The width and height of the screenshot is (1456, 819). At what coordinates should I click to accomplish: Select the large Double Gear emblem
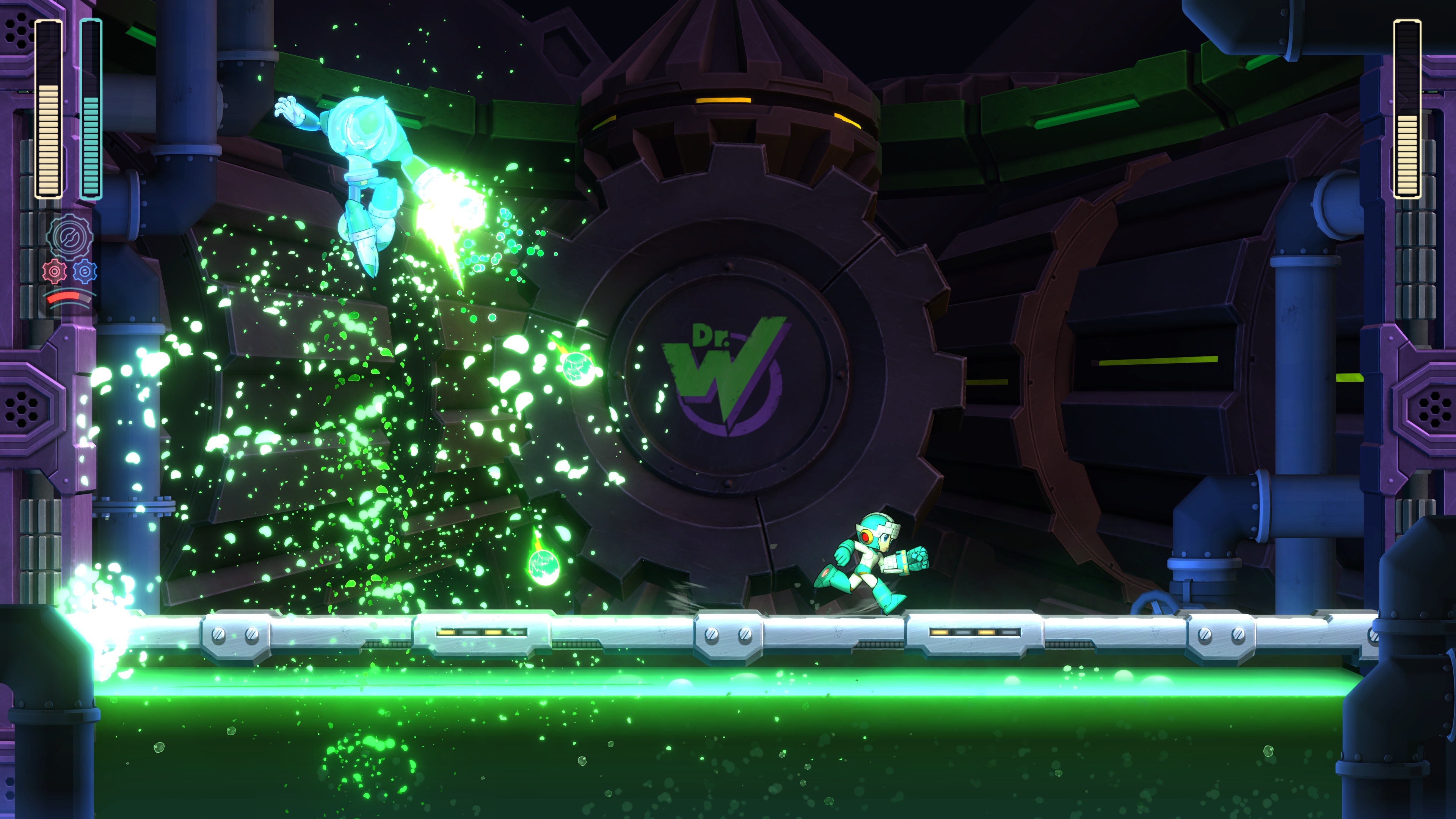click(x=70, y=236)
